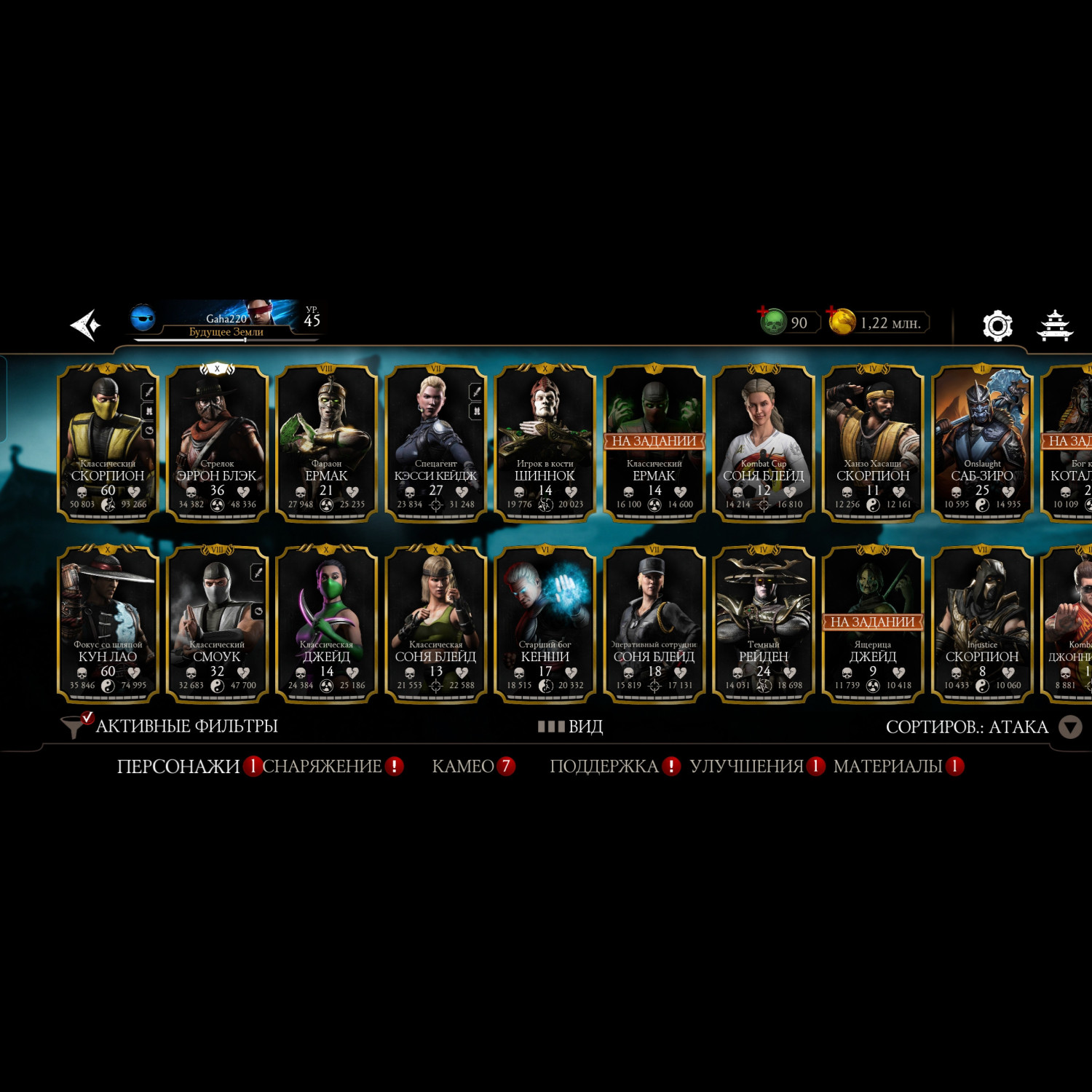
Task: Change the card view with ВИД
Action: [571, 727]
